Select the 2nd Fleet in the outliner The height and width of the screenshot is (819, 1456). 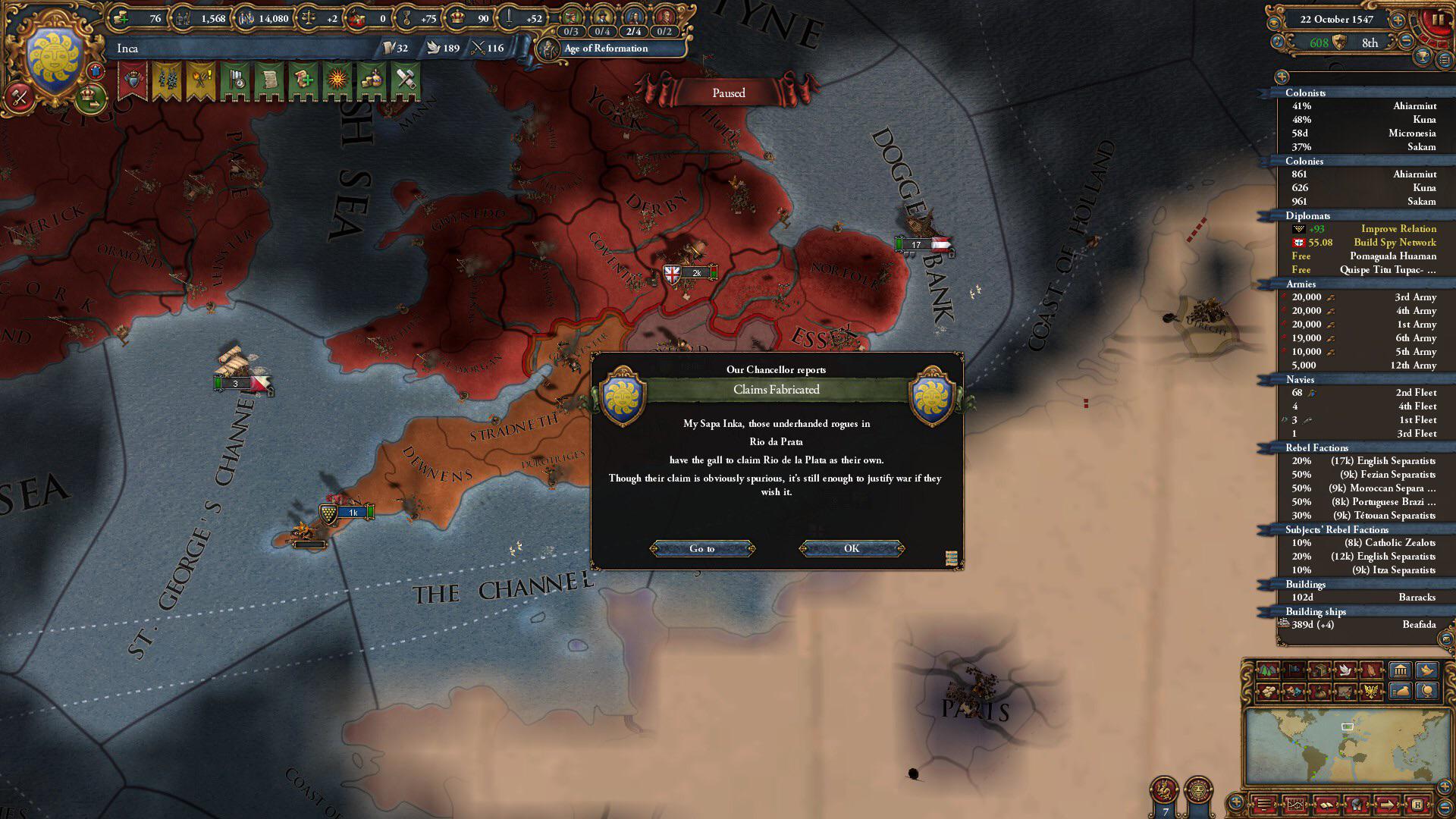(1363, 393)
